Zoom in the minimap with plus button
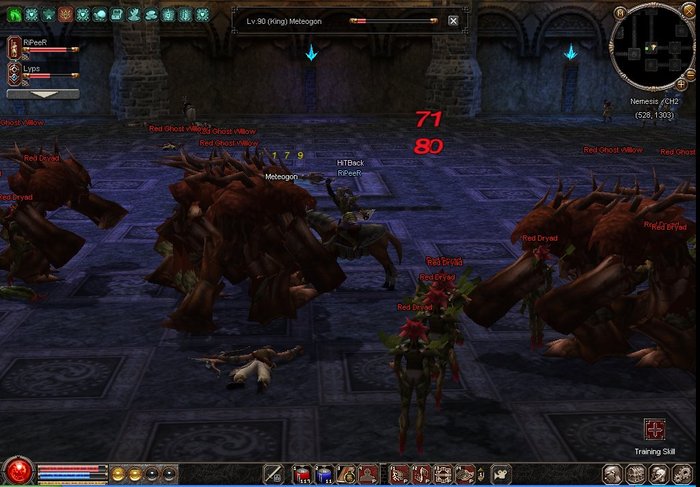 (x=682, y=85)
